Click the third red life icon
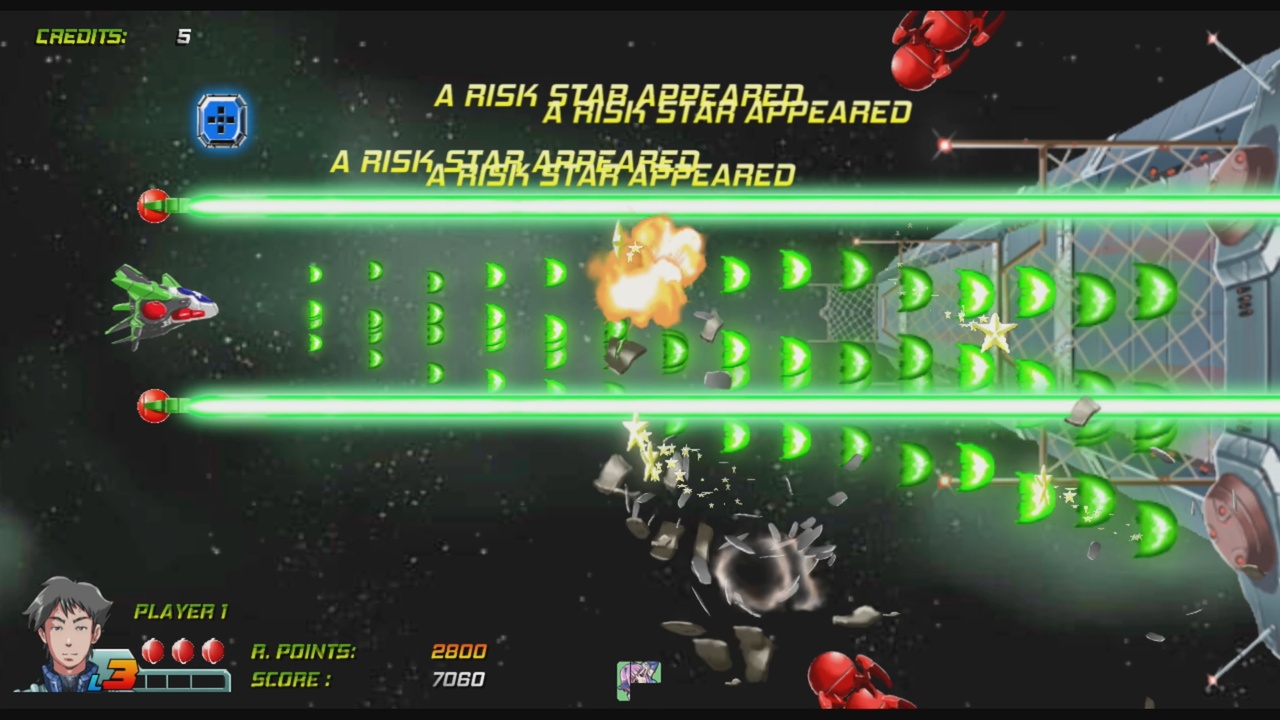The height and width of the screenshot is (720, 1280). tap(212, 651)
